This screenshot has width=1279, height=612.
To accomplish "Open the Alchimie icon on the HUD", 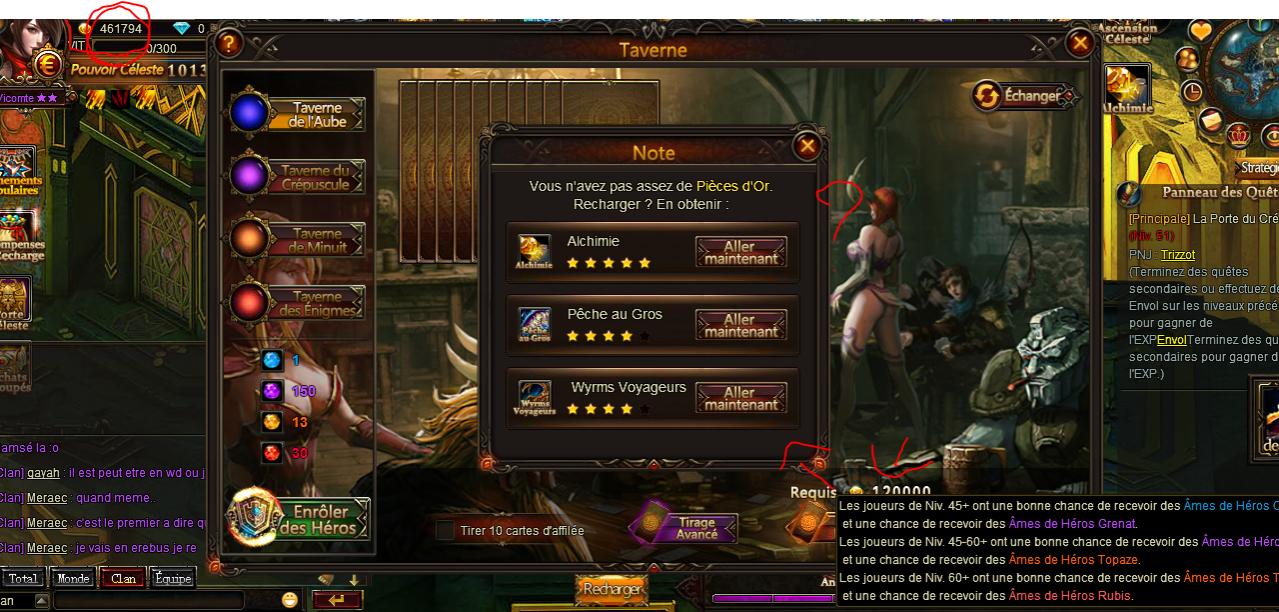I will point(1127,88).
